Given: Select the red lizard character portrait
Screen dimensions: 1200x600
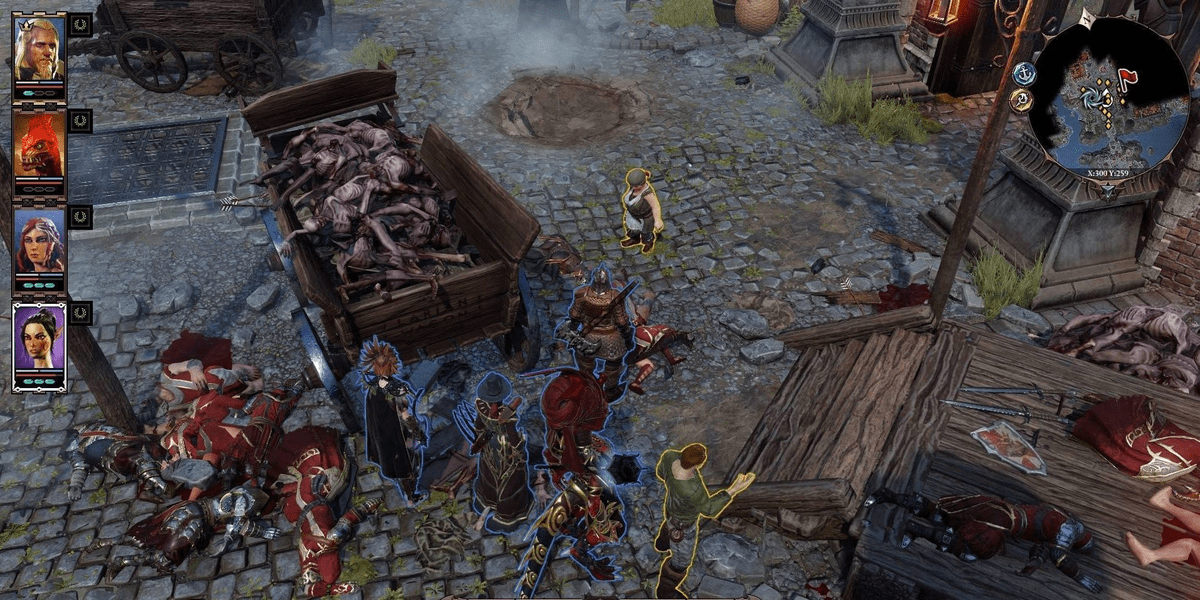Looking at the screenshot, I should (x=39, y=145).
